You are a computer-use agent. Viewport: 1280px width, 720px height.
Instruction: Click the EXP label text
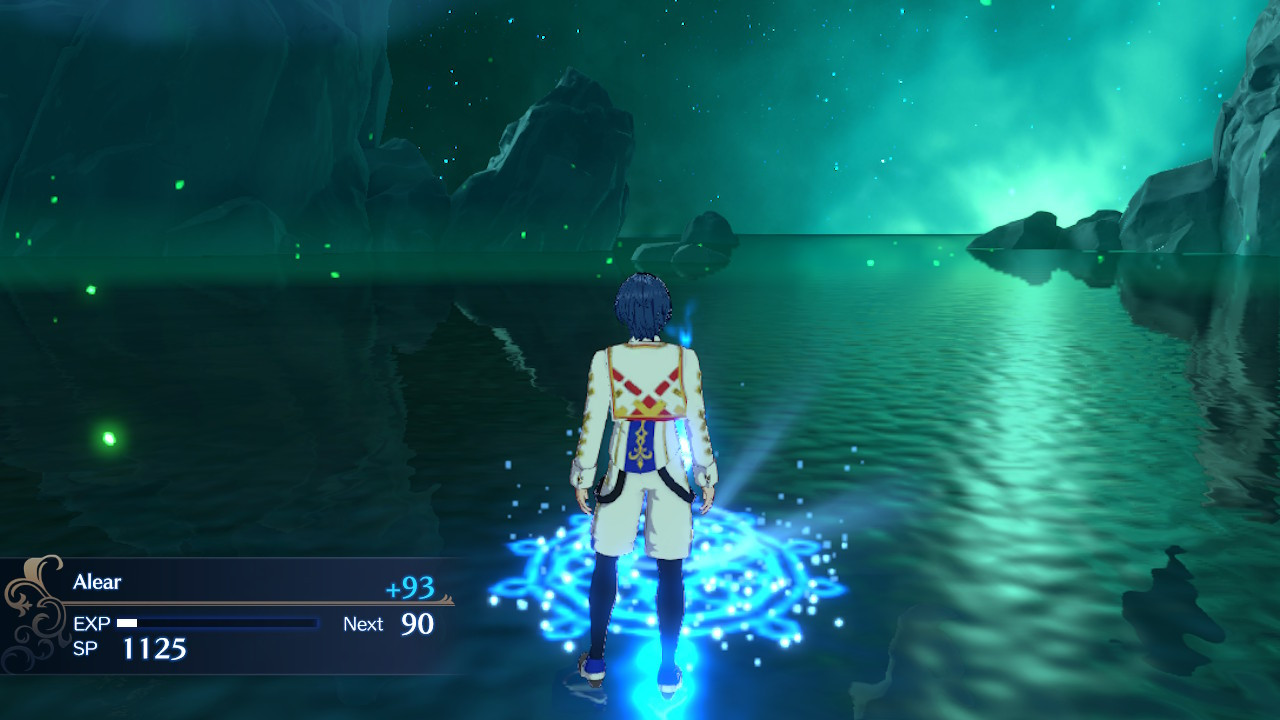tap(93, 624)
